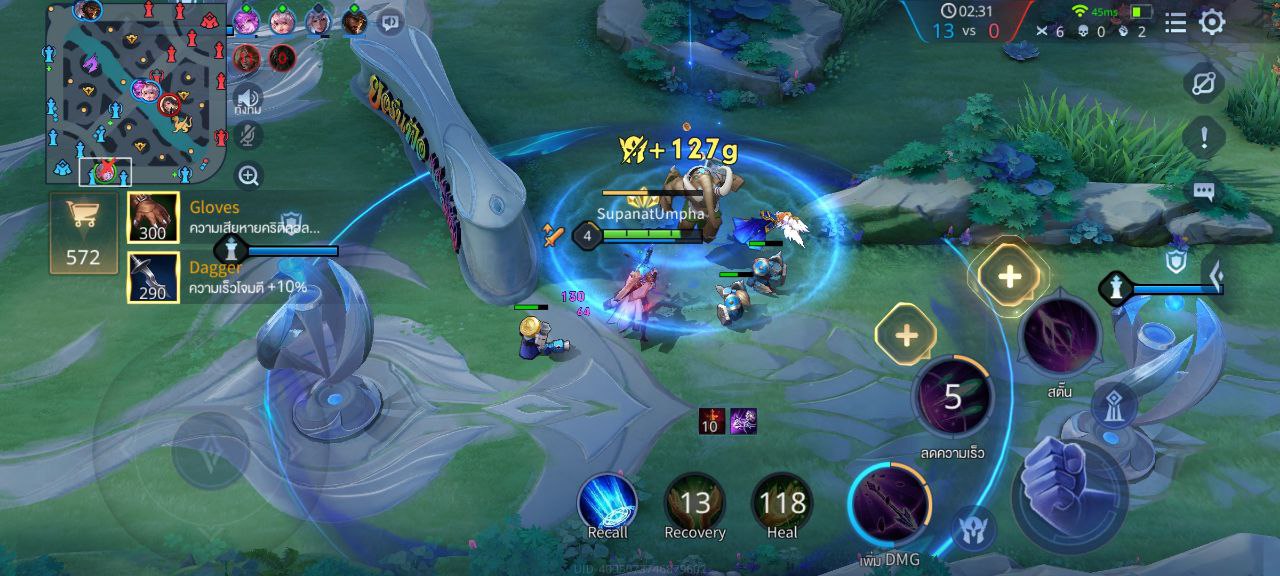This screenshot has height=576, width=1280.
Task: Open the shop with the cart icon
Action: (83, 233)
